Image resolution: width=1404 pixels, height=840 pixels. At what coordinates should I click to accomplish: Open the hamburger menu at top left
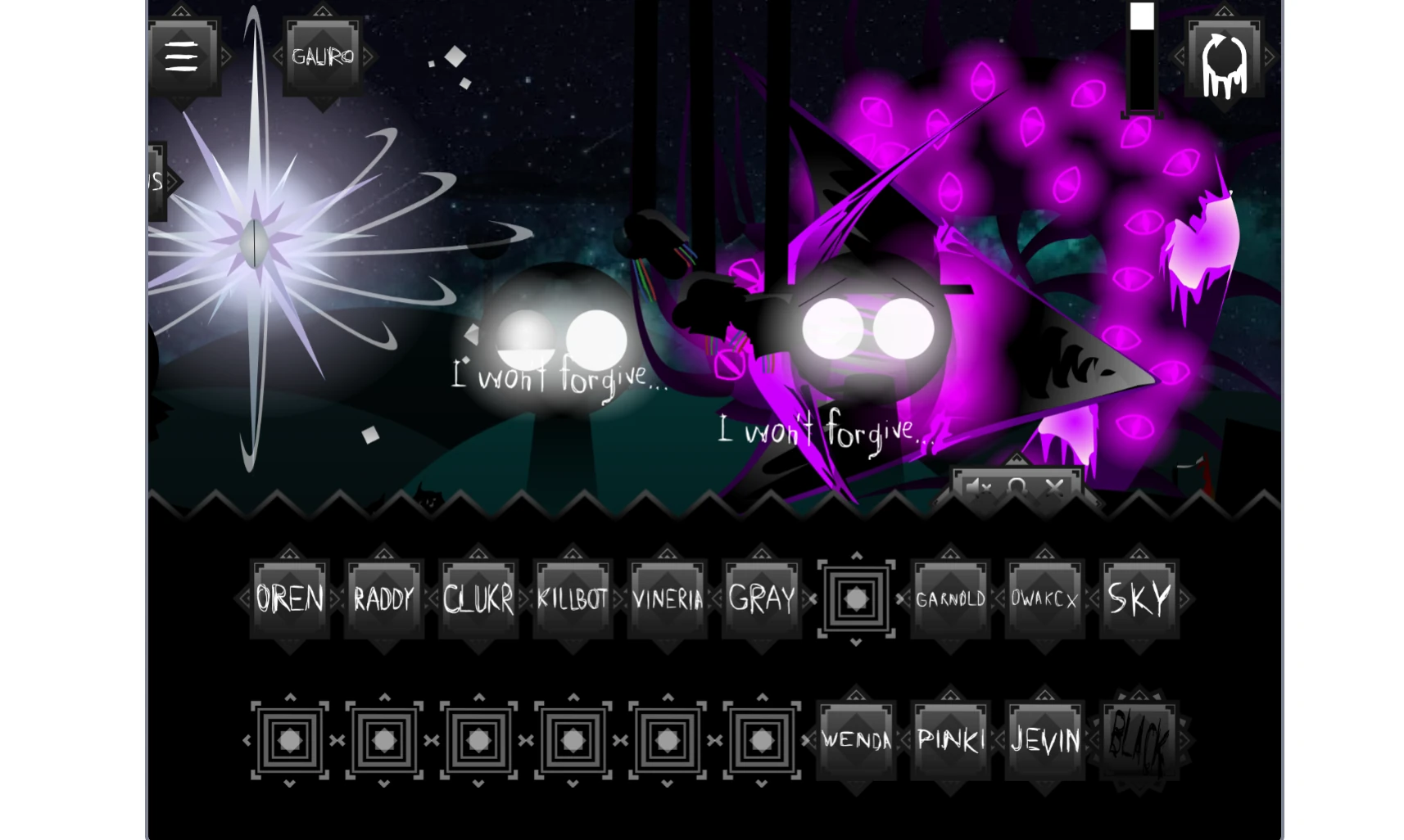[x=182, y=56]
